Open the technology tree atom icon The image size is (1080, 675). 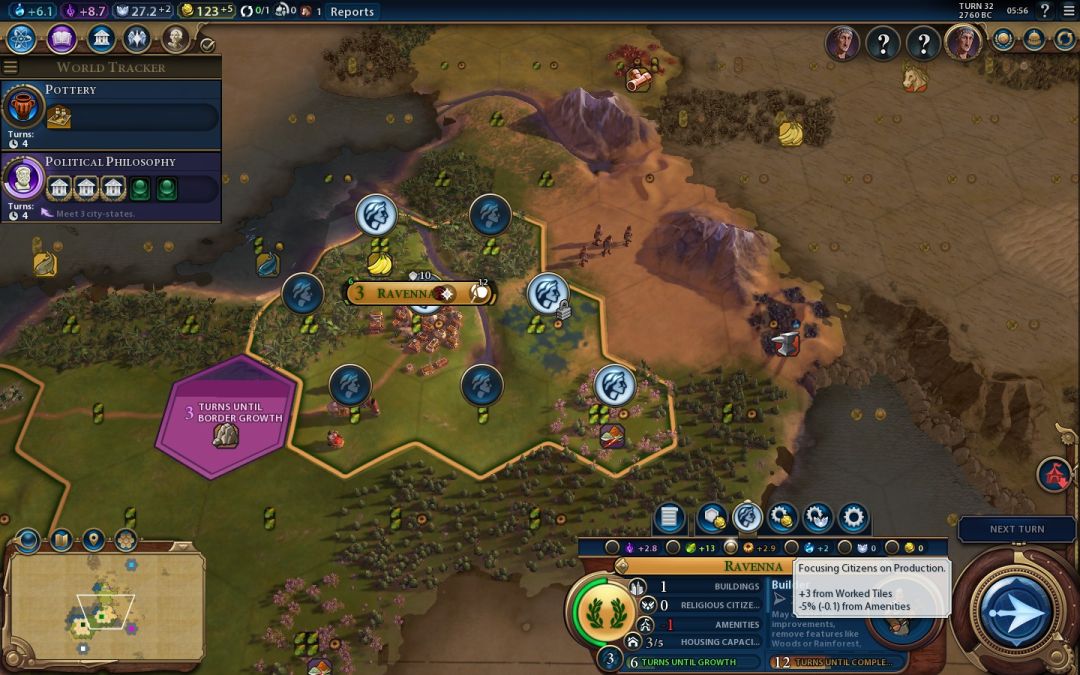[22, 39]
